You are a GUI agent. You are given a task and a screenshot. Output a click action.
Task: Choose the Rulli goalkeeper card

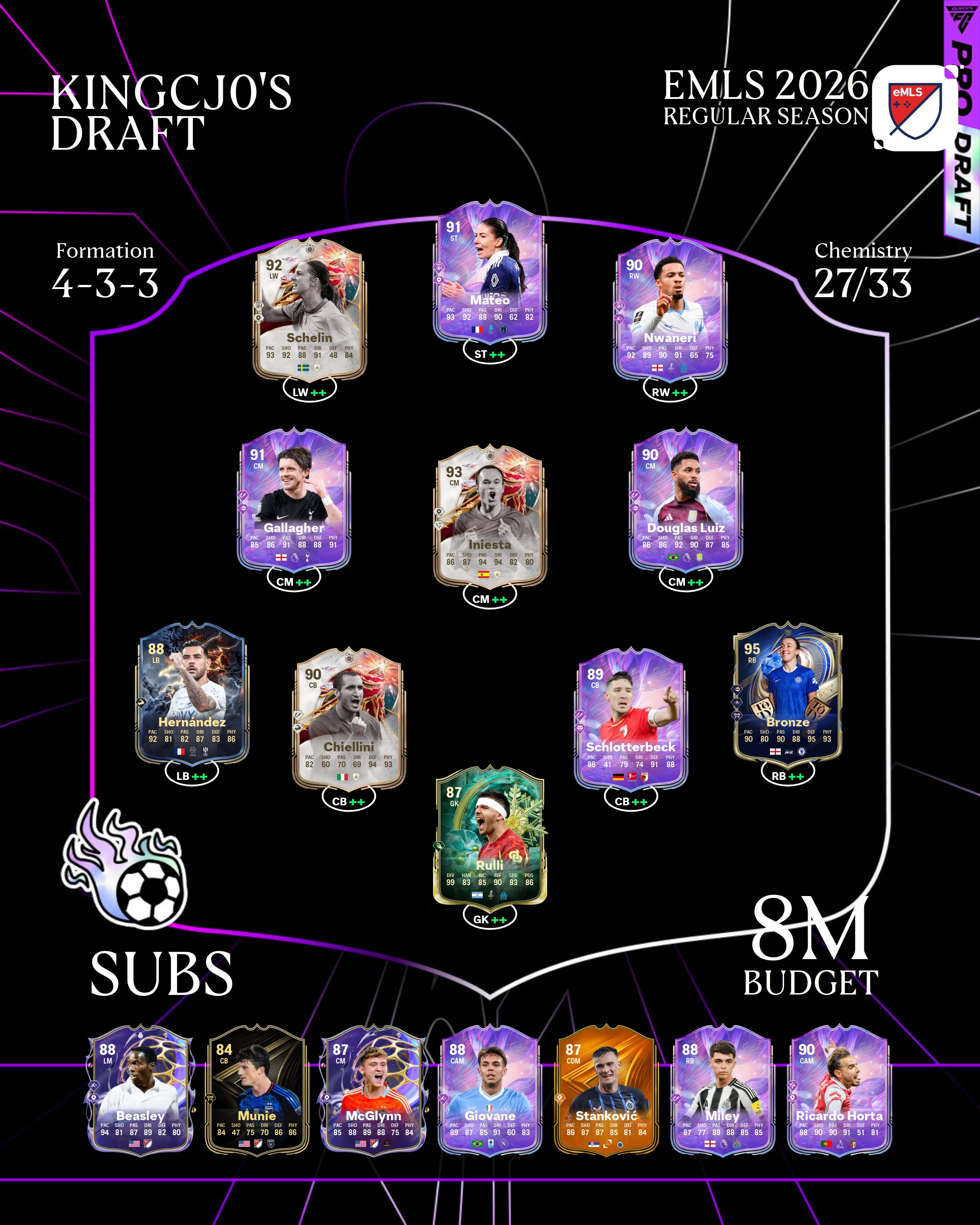(x=490, y=836)
